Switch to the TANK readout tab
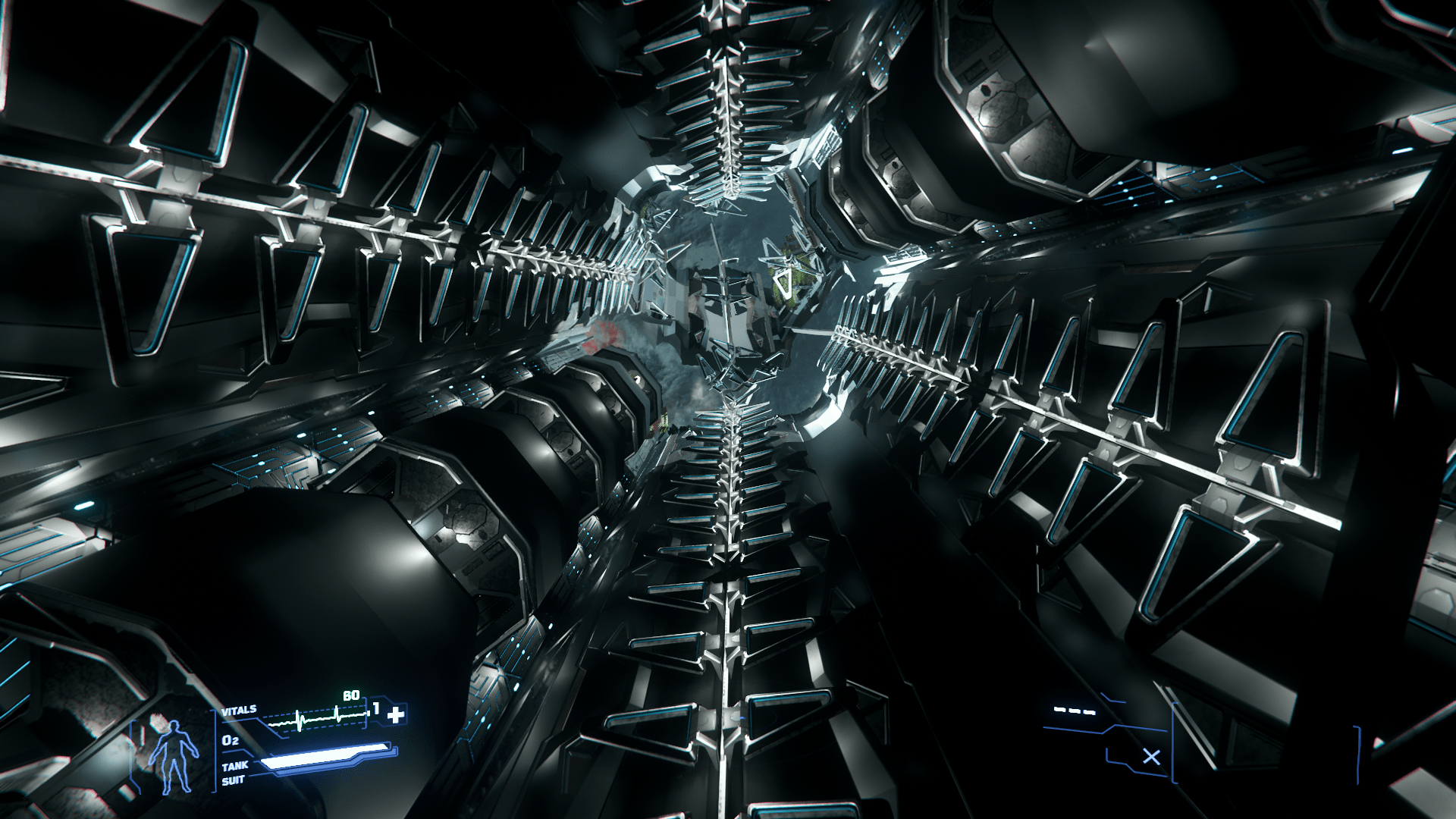 235,766
